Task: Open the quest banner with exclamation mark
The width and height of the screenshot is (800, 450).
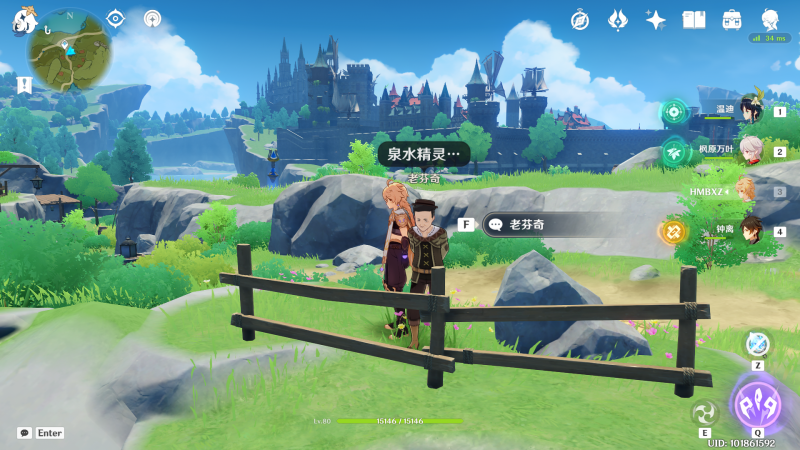Action: pos(24,82)
